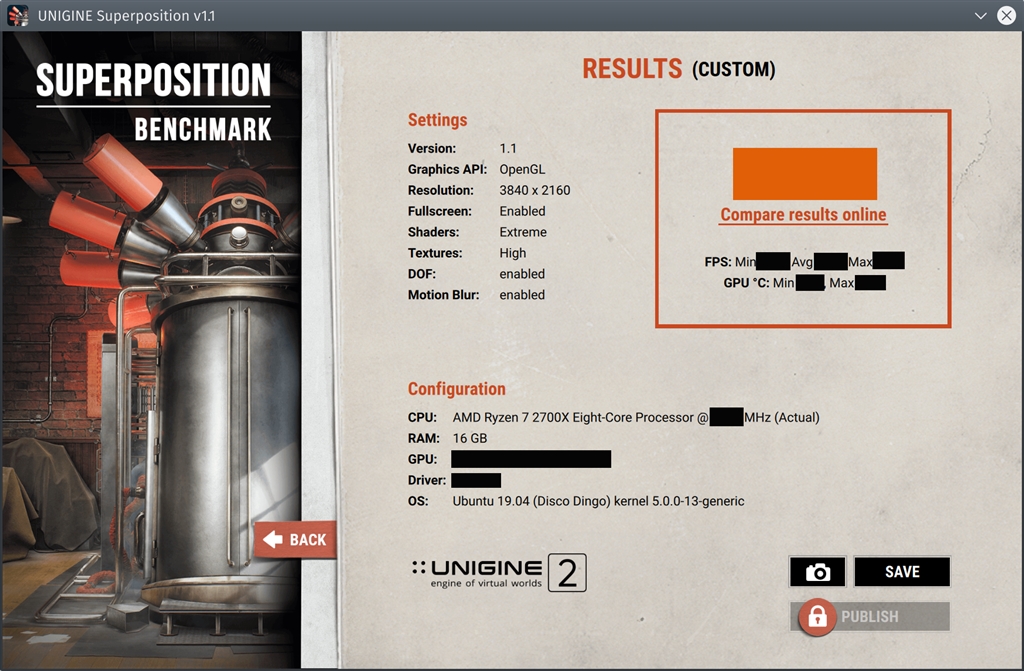
Task: Take a screenshot with the camera button
Action: point(817,572)
